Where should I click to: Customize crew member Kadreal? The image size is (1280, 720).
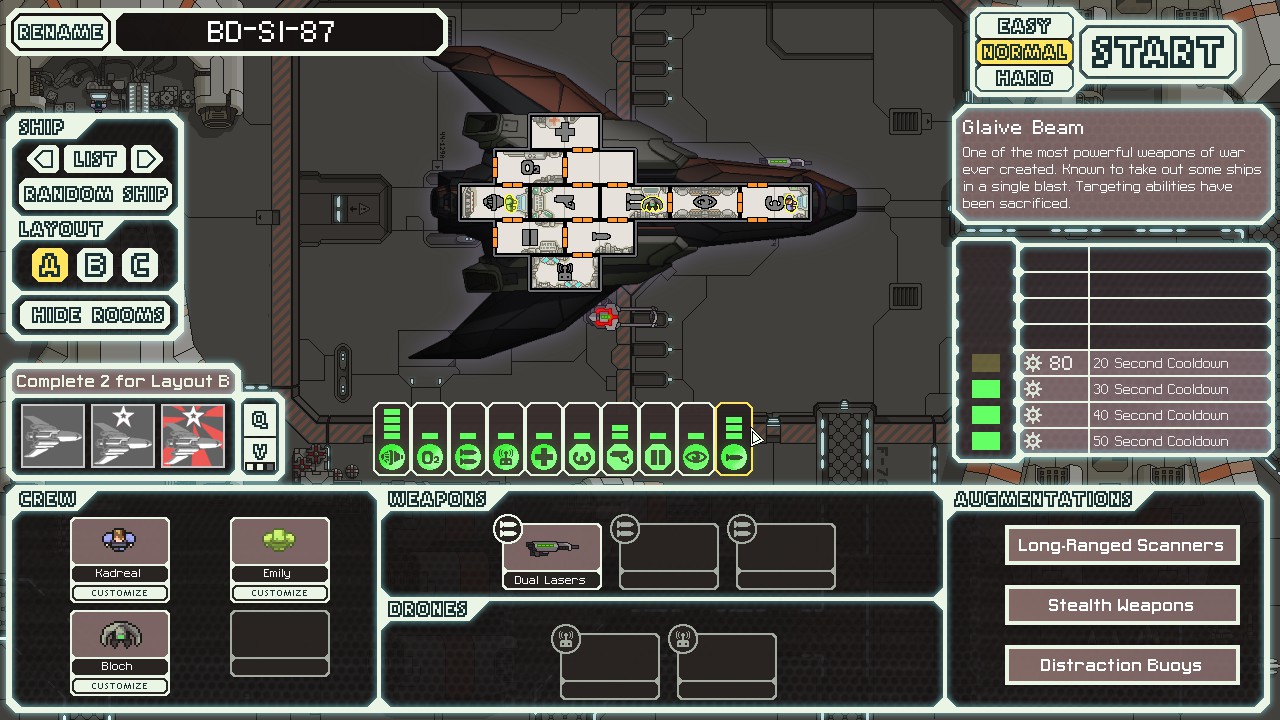click(x=120, y=593)
